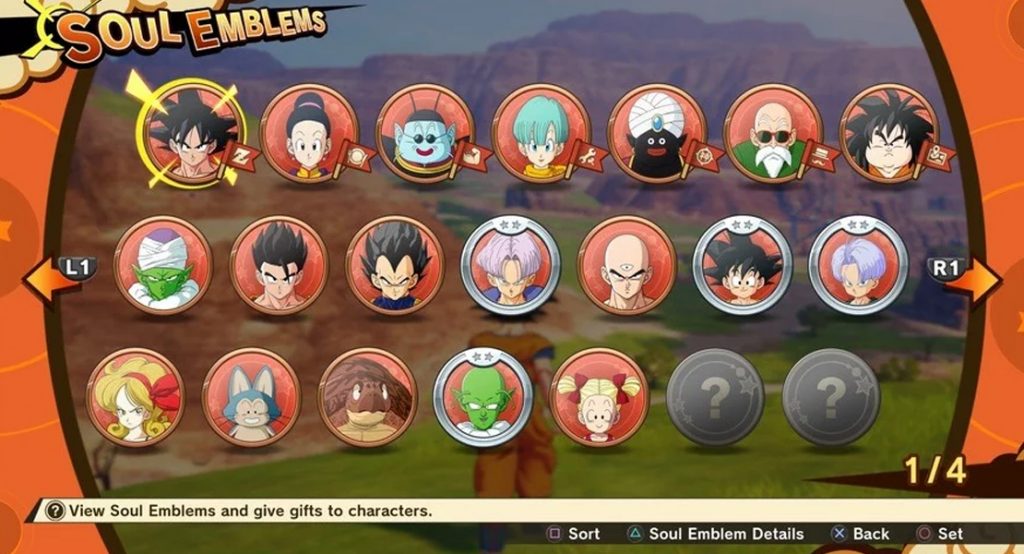Choose the Chi-Chi Soul Emblem
Viewport: 1024px width, 554px height.
tap(309, 134)
